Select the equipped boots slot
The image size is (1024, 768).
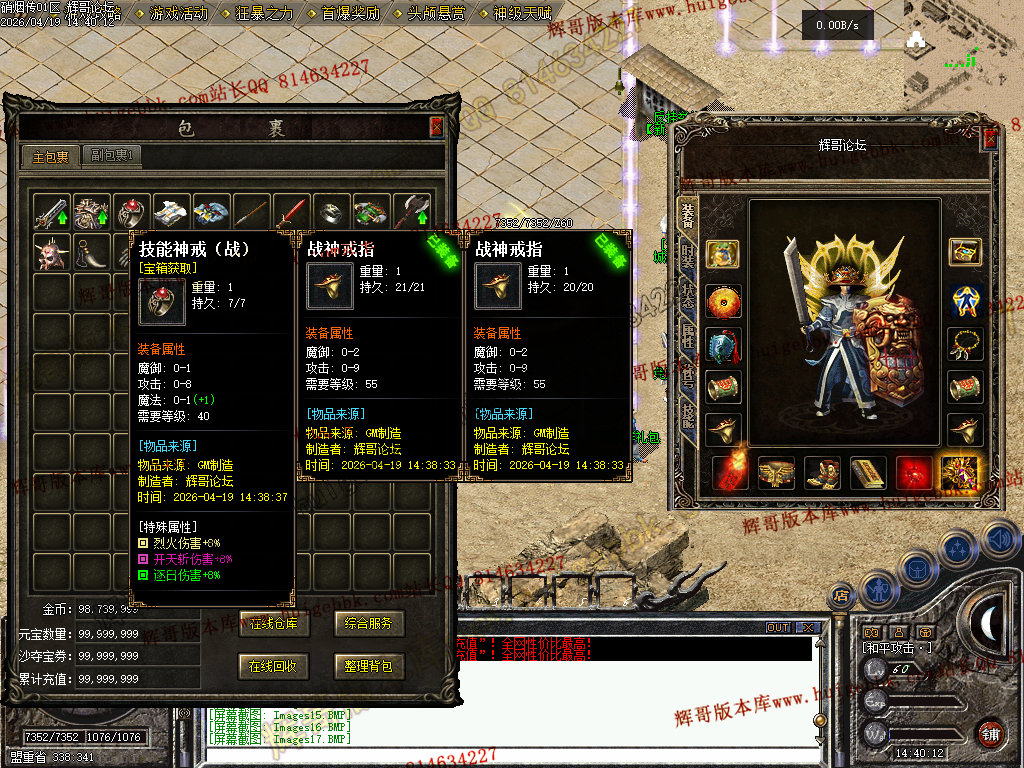pos(822,473)
